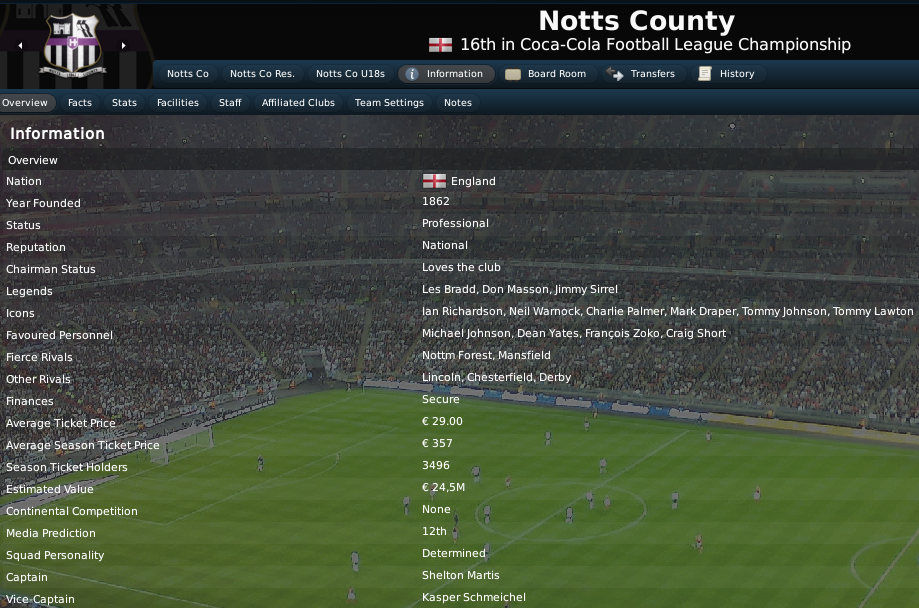Click the Notts County club crest
The height and width of the screenshot is (608, 919).
(x=72, y=45)
